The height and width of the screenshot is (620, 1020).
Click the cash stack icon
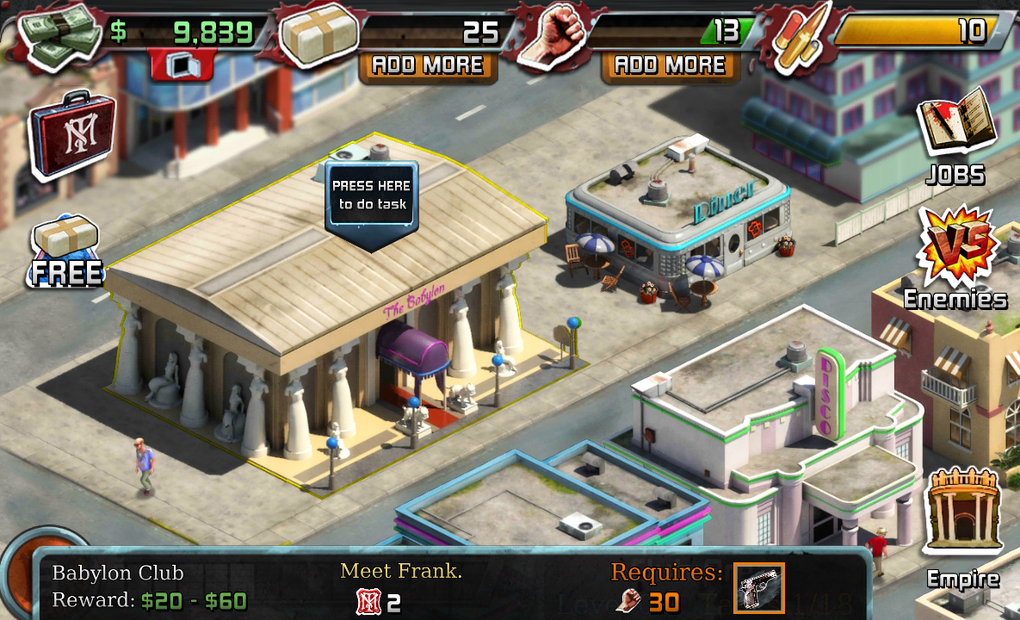coord(62,36)
